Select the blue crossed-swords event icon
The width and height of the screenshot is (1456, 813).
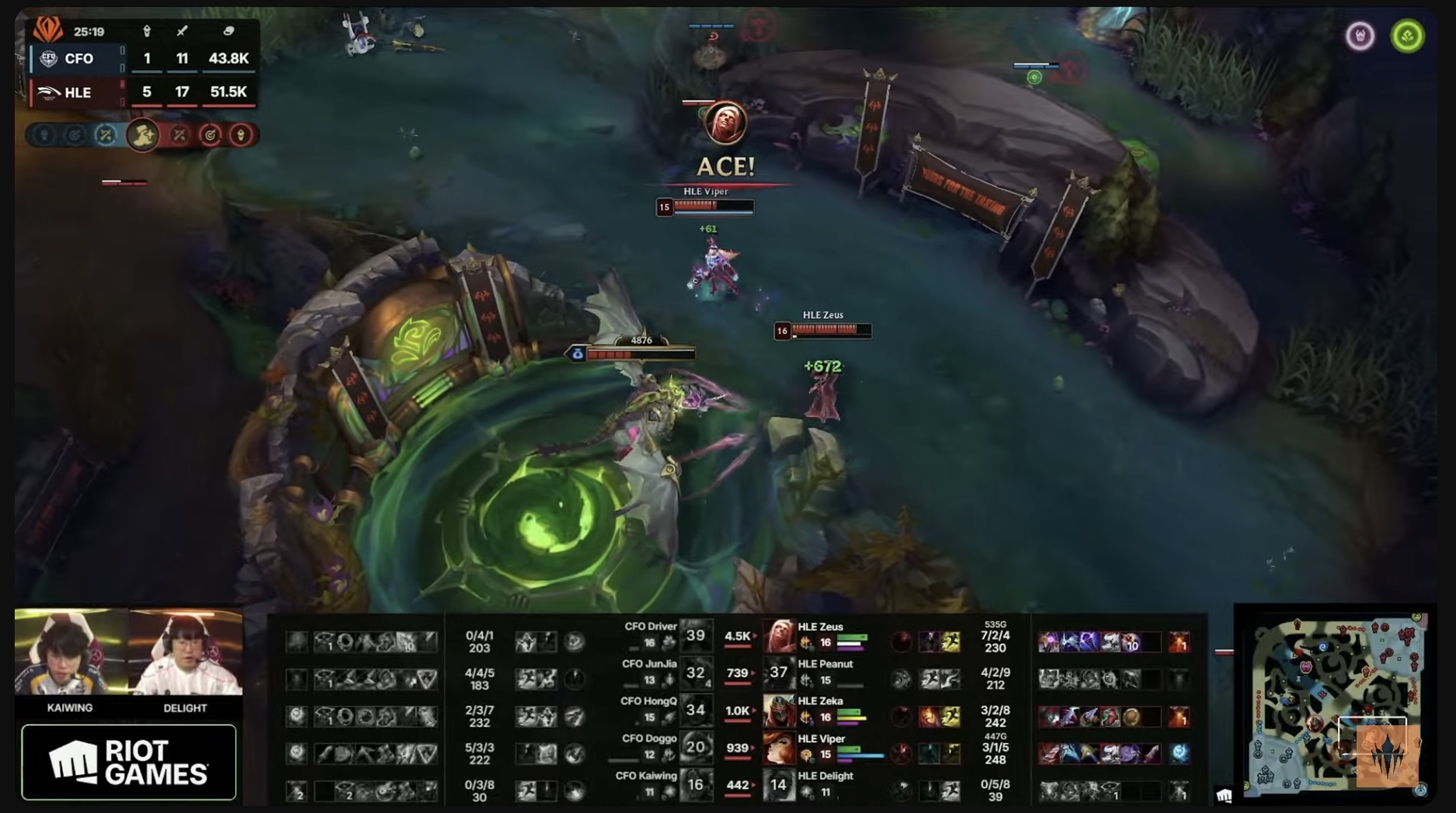105,134
